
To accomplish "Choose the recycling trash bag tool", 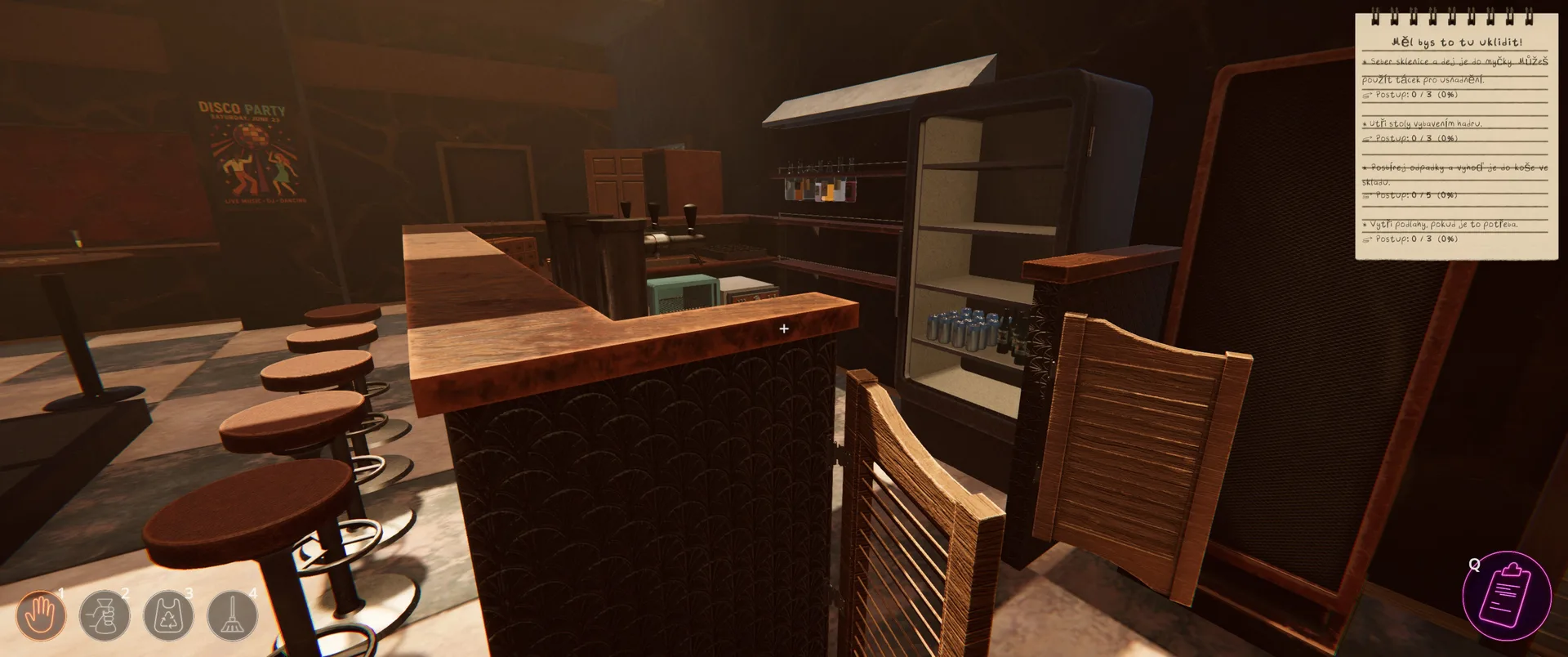I will click(x=168, y=615).
